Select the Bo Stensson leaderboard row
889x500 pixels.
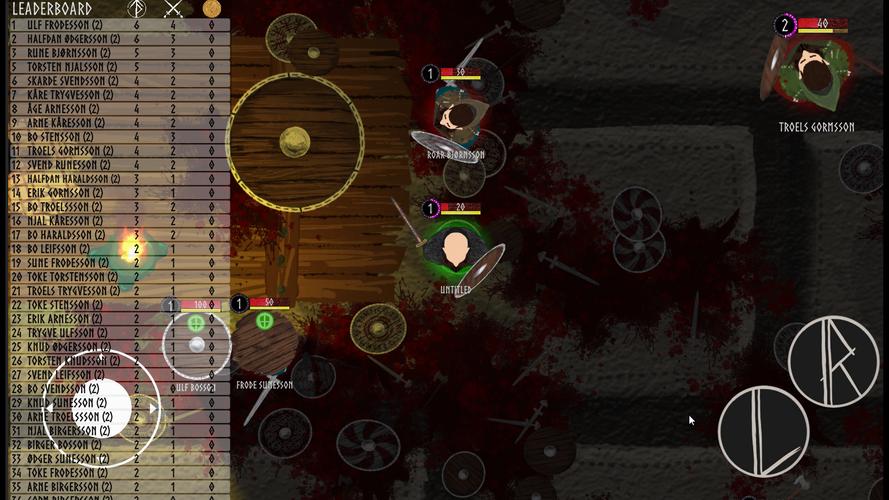[x=115, y=137]
